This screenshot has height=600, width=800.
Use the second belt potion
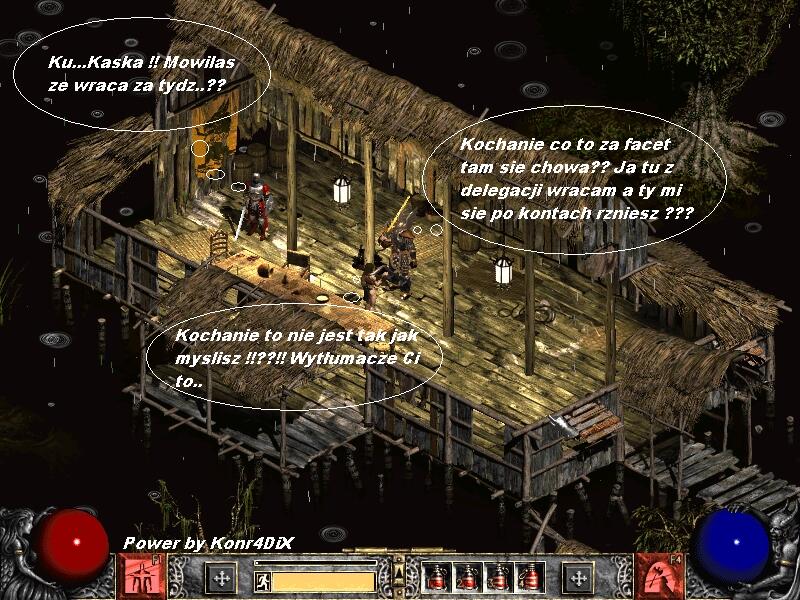(x=467, y=577)
